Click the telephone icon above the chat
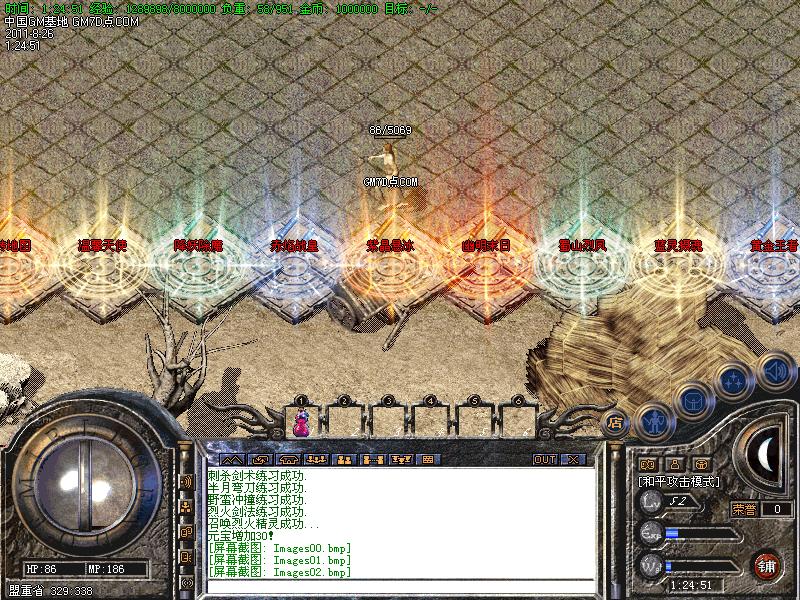The width and height of the screenshot is (800, 600). tap(290, 460)
